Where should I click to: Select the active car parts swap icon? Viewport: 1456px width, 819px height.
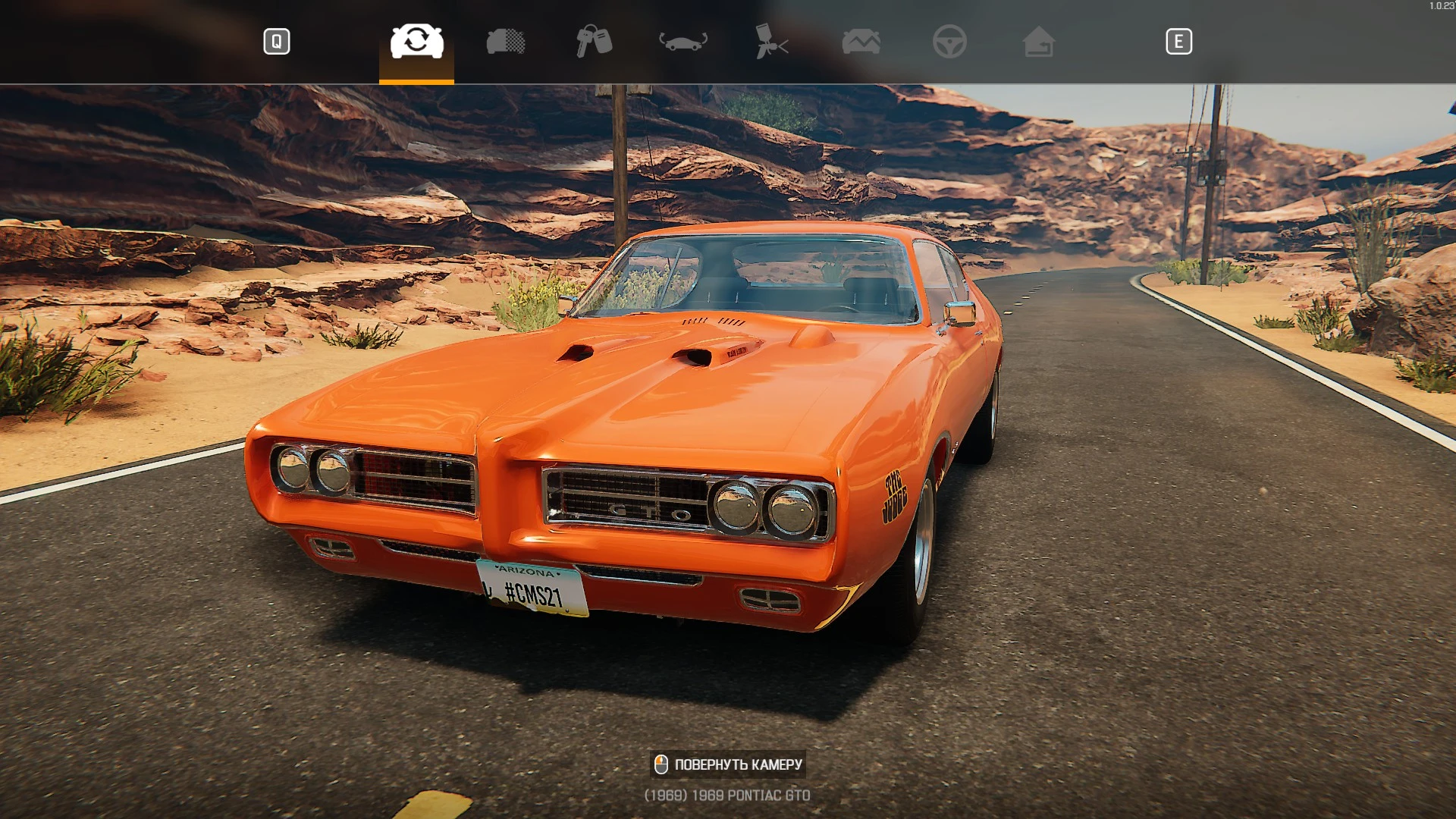(x=416, y=42)
